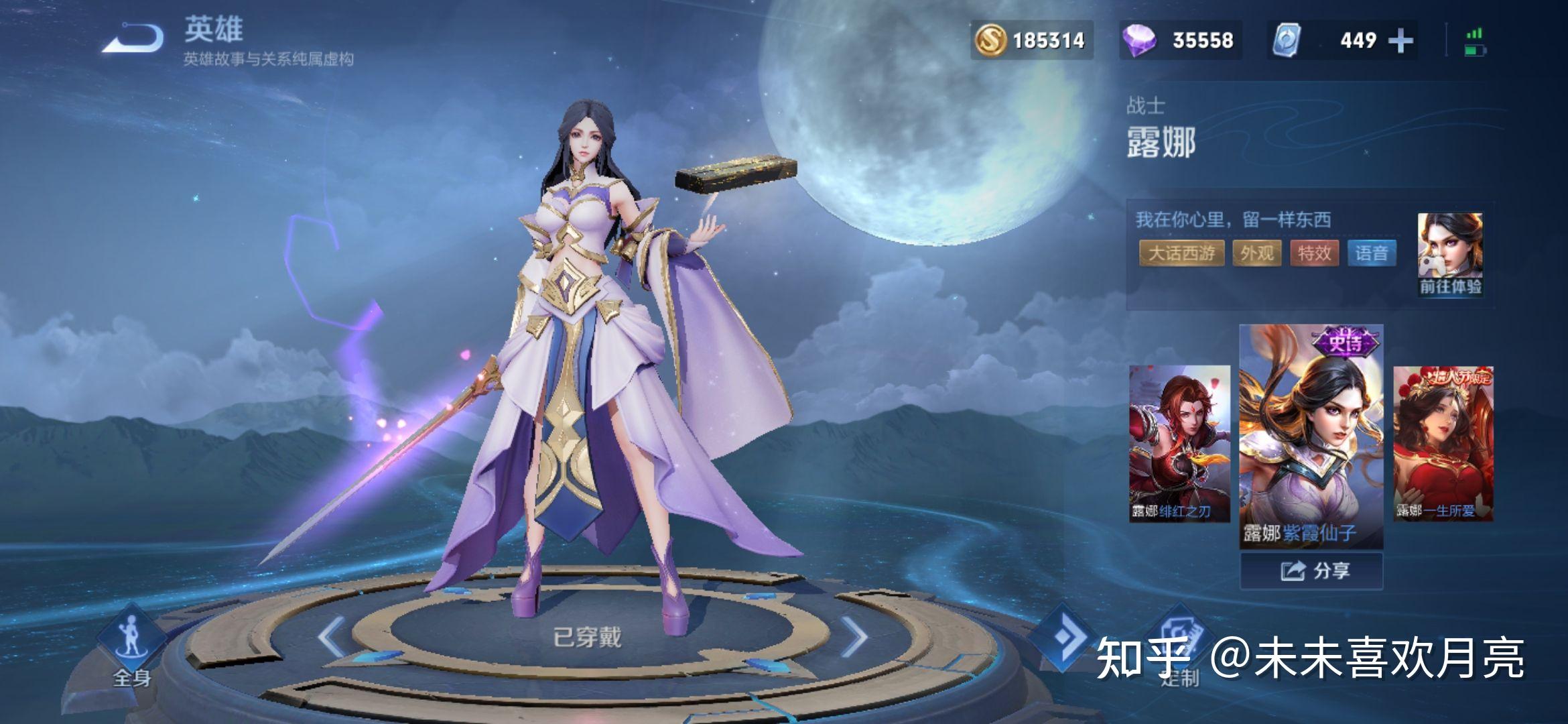Click the 语音 voice tag

[x=1372, y=253]
